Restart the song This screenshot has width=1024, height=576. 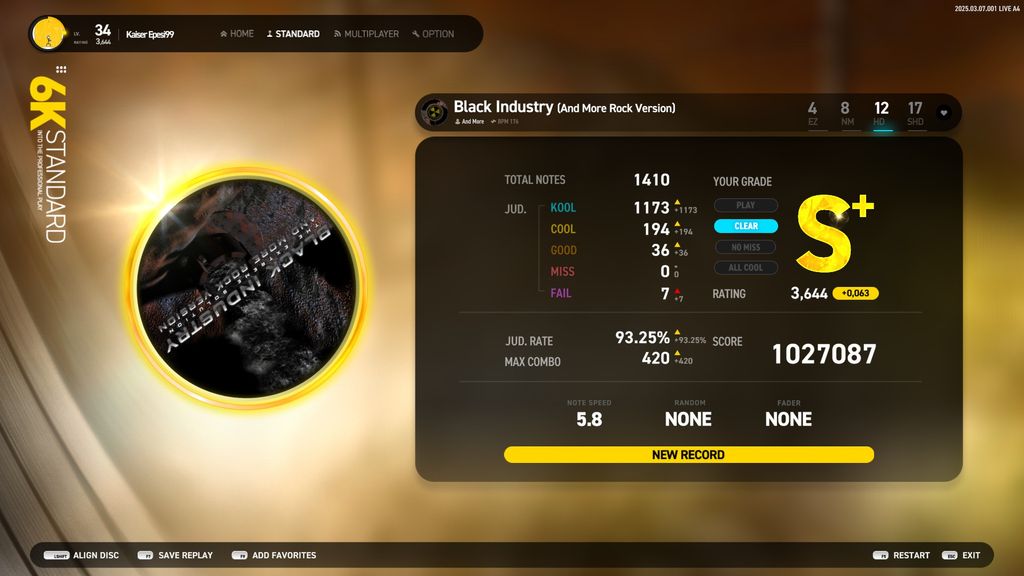[901, 555]
